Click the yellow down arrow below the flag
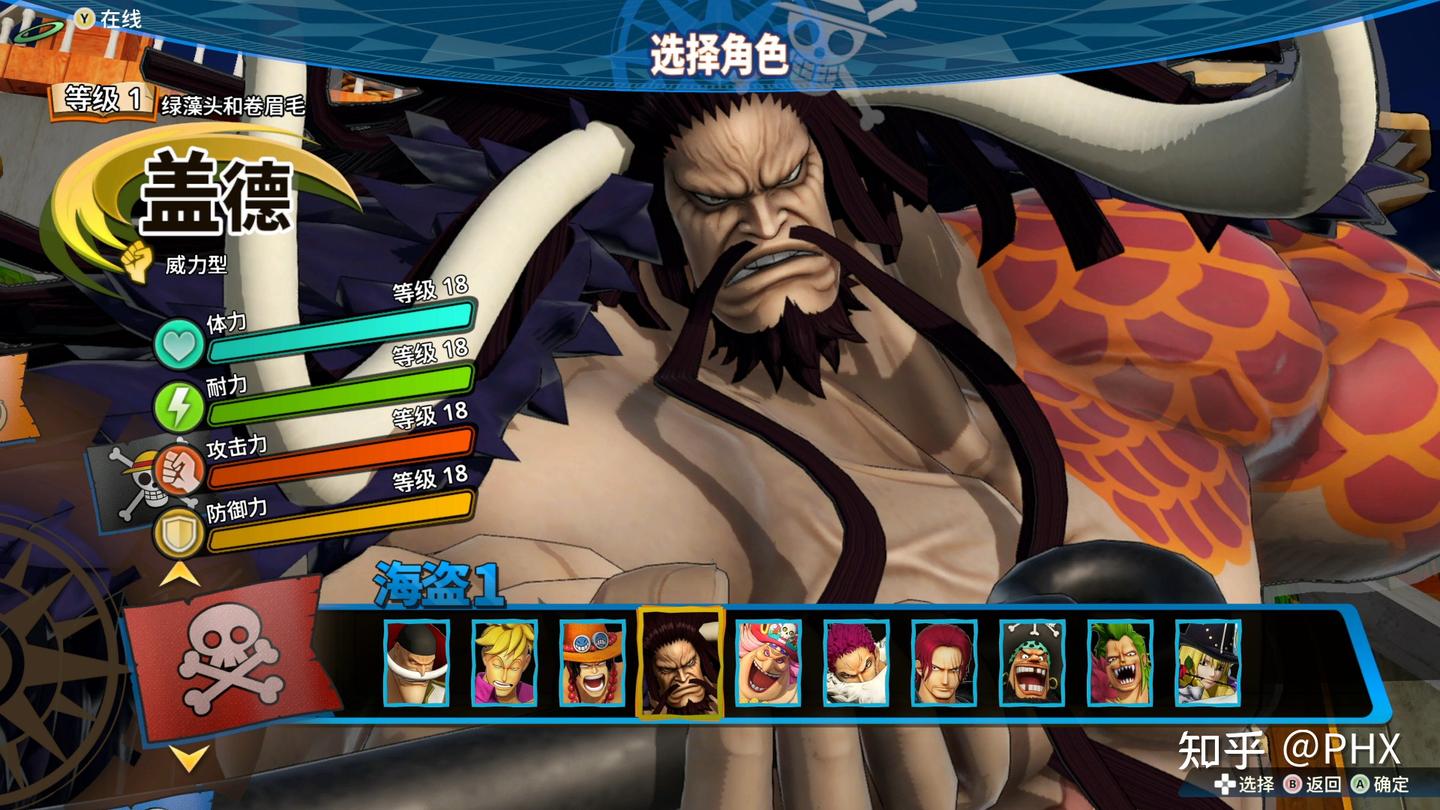This screenshot has height=810, width=1440. [188, 757]
